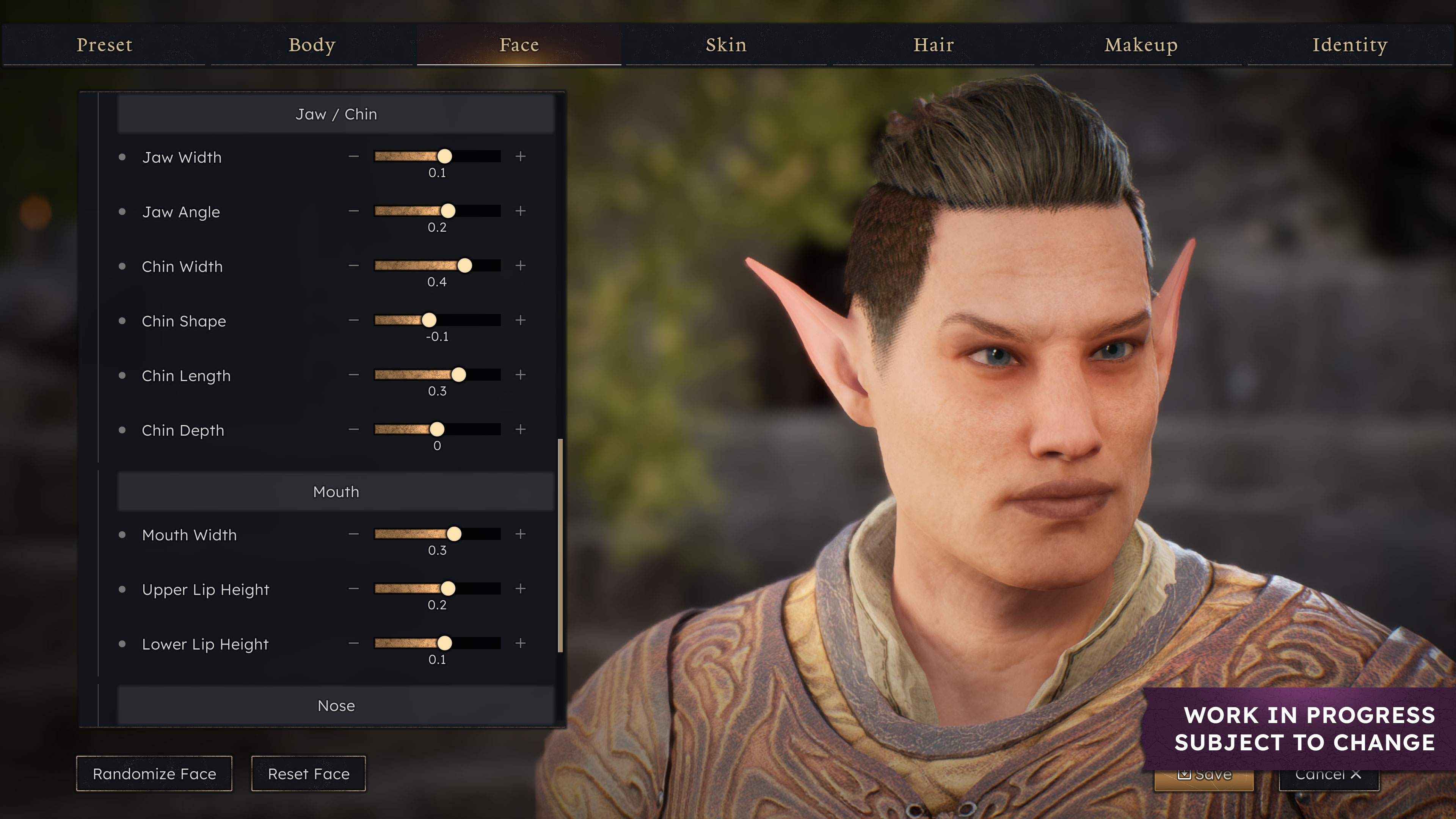Decrease Upper Lip Height with minus button
Viewport: 1456px width, 819px height.
tap(354, 589)
